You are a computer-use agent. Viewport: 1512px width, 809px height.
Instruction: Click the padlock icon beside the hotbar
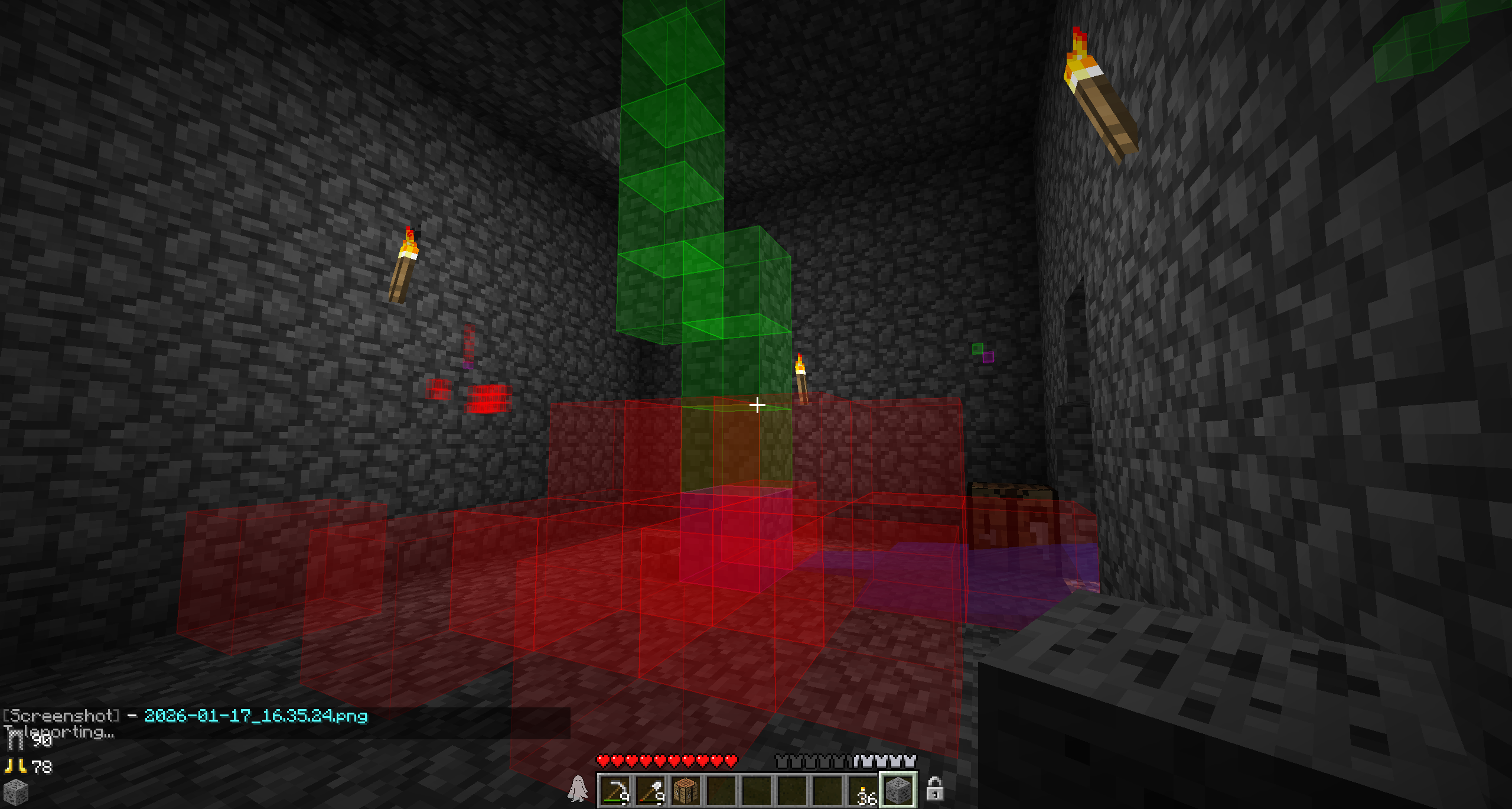pos(934,789)
